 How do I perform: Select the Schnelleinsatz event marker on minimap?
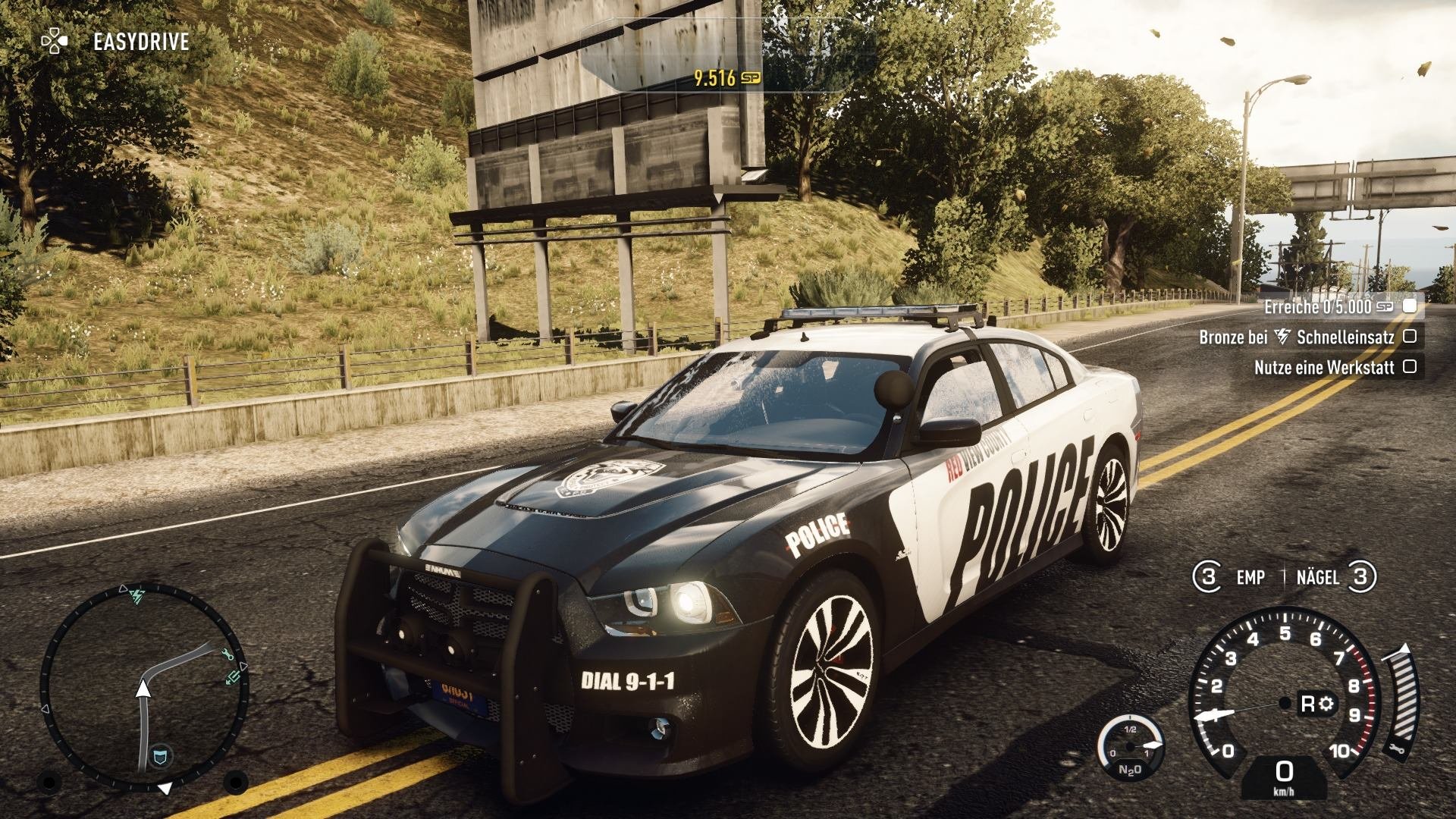pyautogui.click(x=136, y=598)
